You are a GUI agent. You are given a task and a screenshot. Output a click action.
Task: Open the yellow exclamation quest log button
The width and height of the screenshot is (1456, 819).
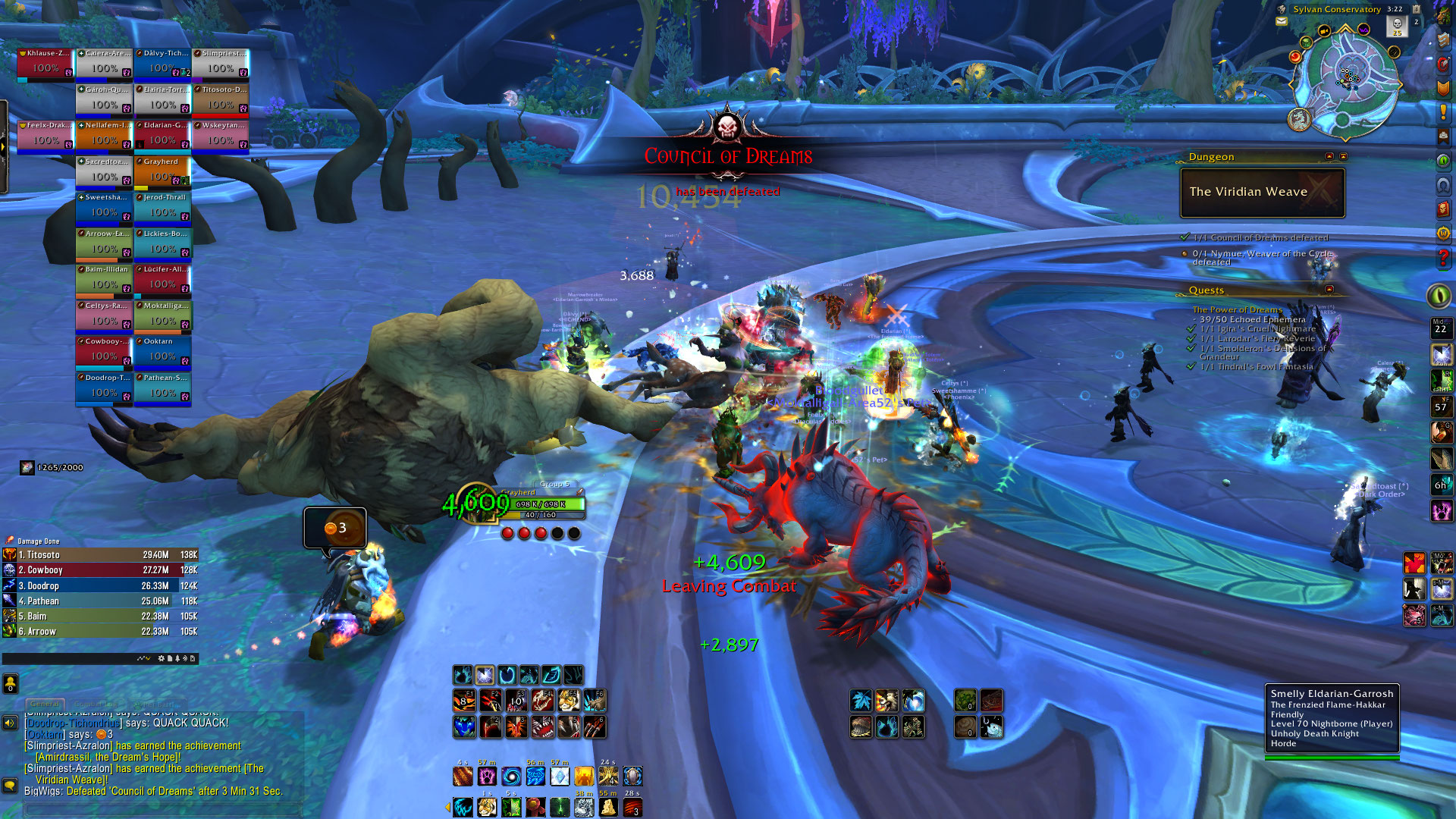click(1443, 112)
